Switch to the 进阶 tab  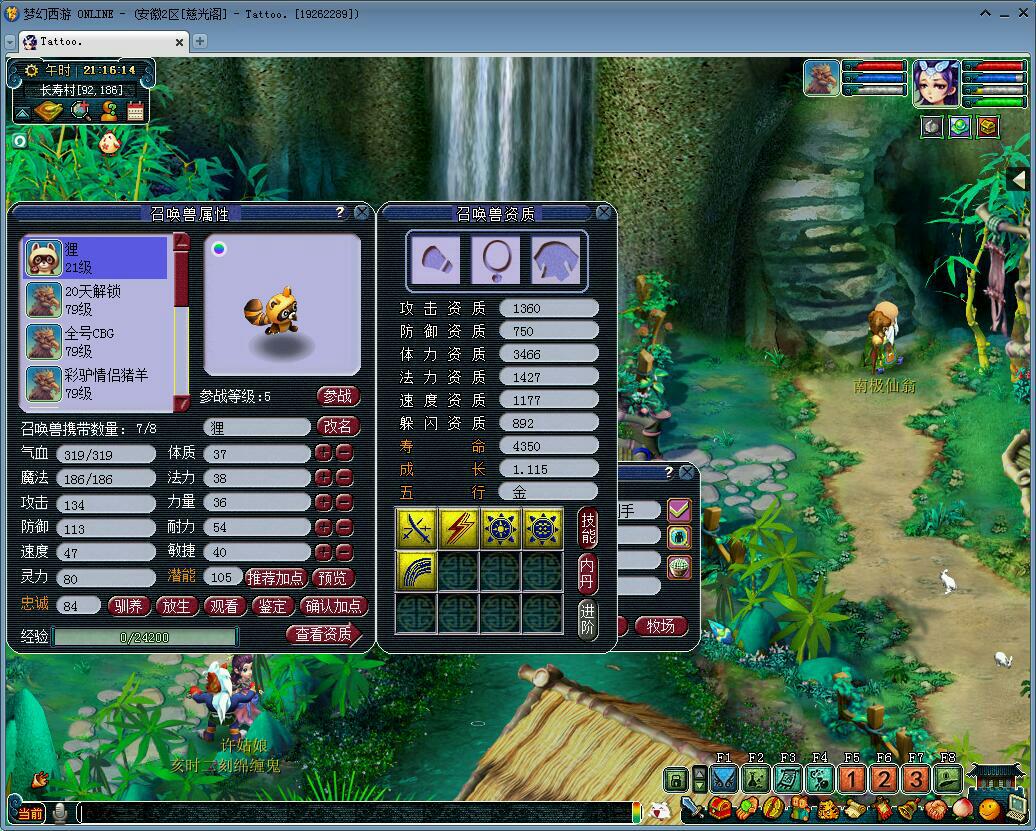tap(588, 618)
